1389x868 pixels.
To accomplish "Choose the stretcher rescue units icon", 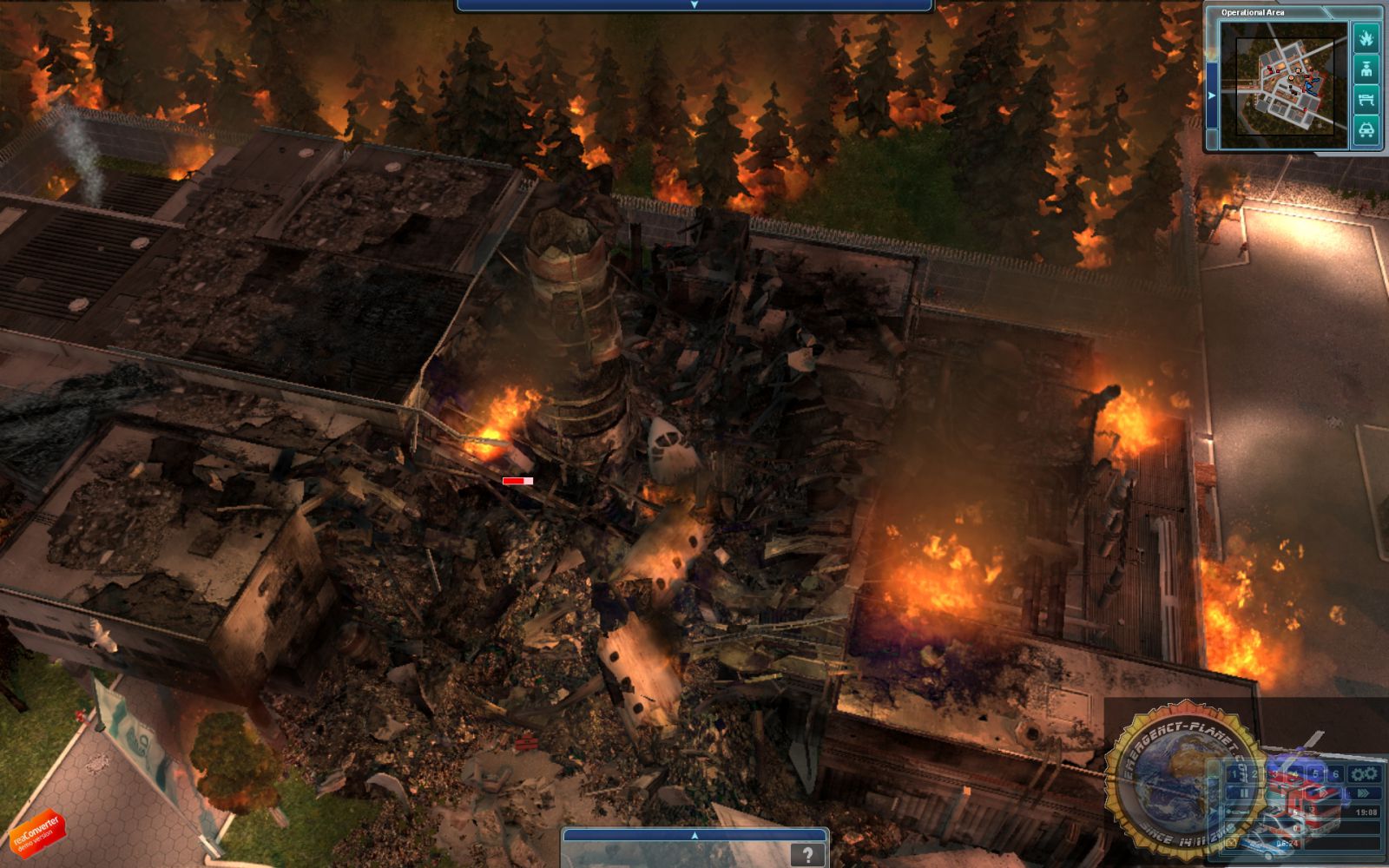I will [x=1366, y=99].
